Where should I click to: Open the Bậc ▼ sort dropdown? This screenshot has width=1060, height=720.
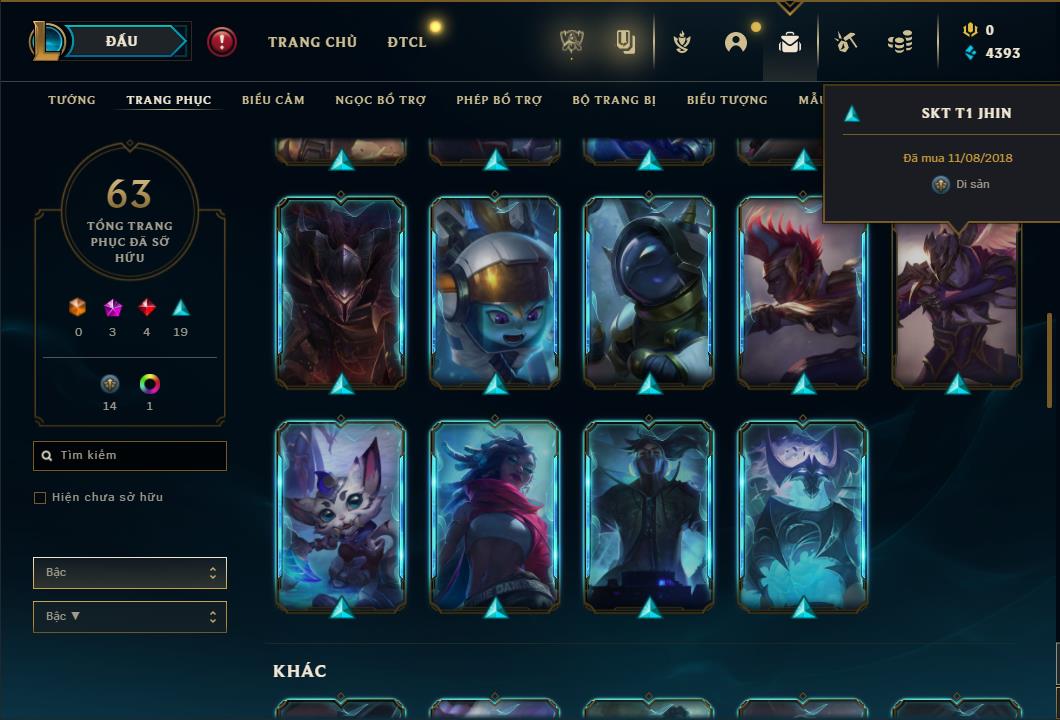[x=130, y=617]
